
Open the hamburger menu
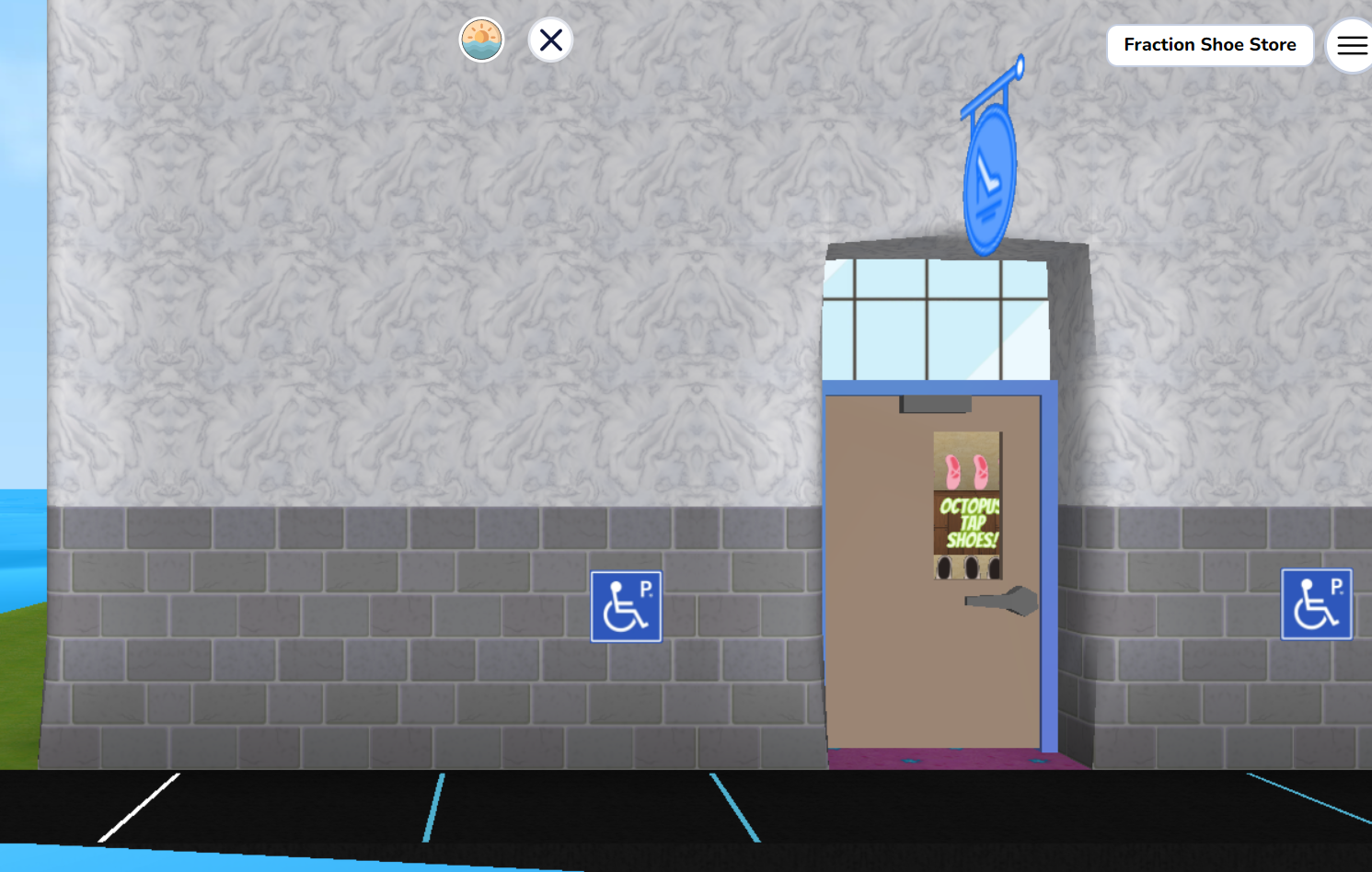point(1350,45)
